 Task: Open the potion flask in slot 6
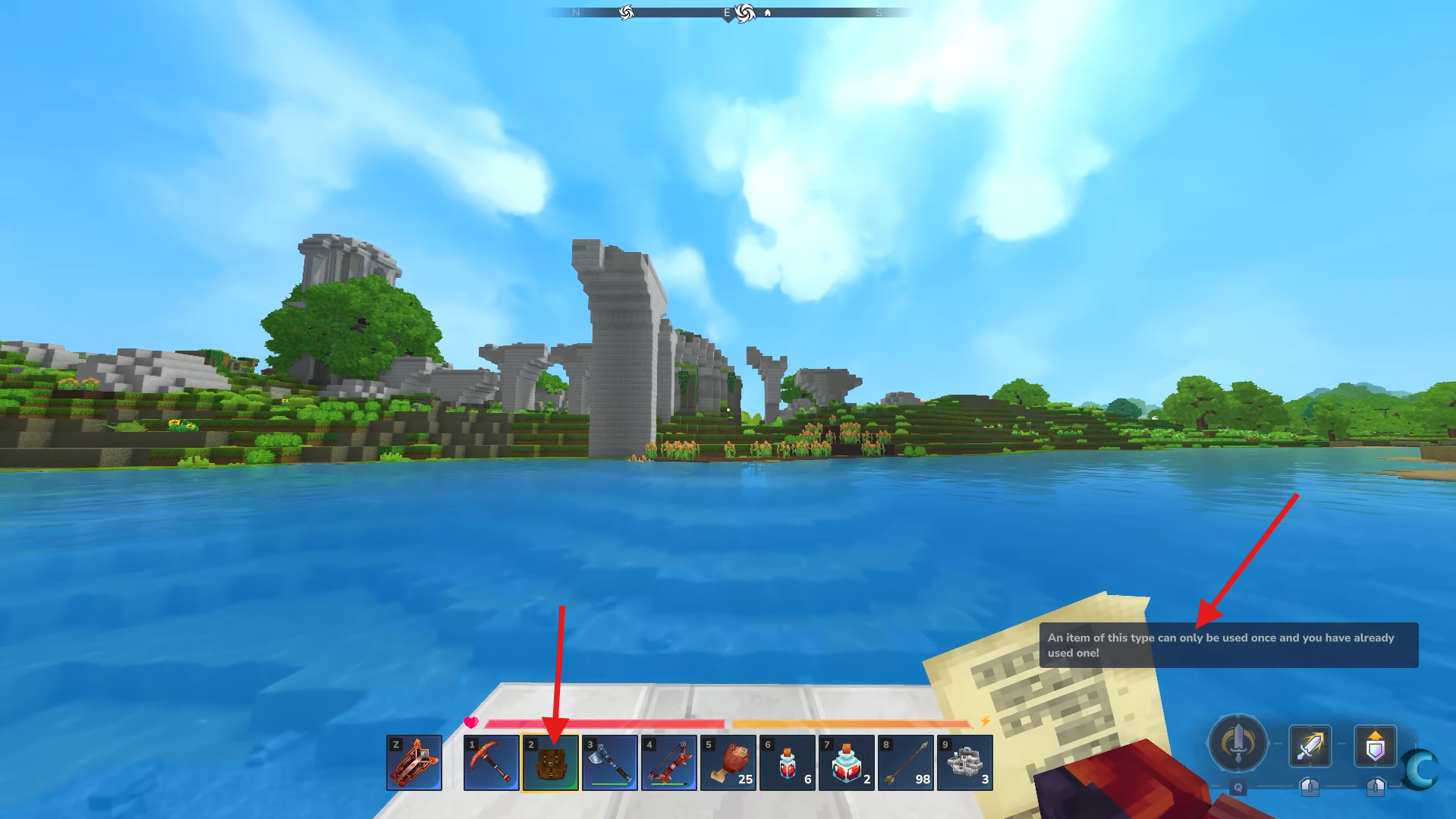click(788, 762)
